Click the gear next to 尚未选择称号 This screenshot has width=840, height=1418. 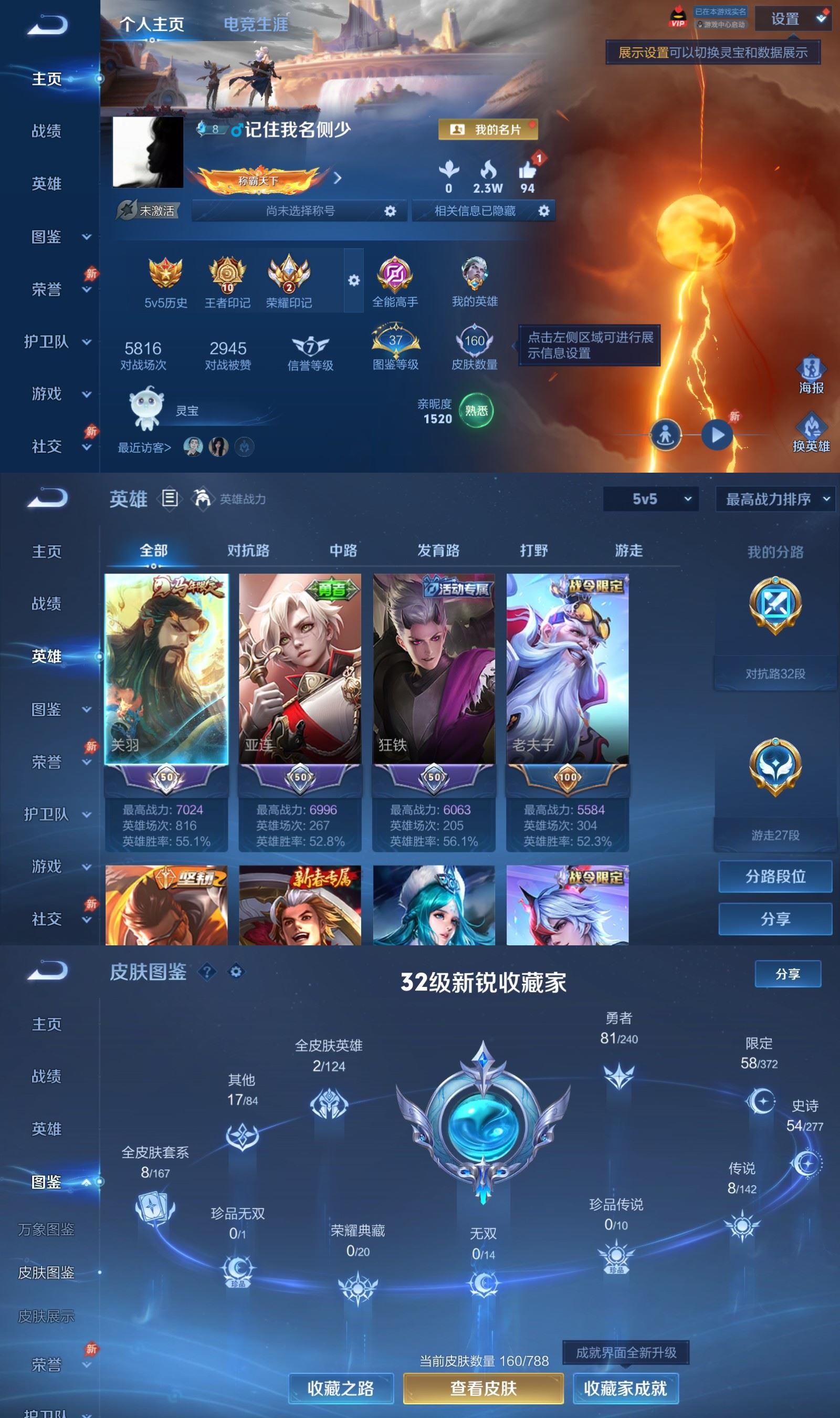[x=388, y=211]
